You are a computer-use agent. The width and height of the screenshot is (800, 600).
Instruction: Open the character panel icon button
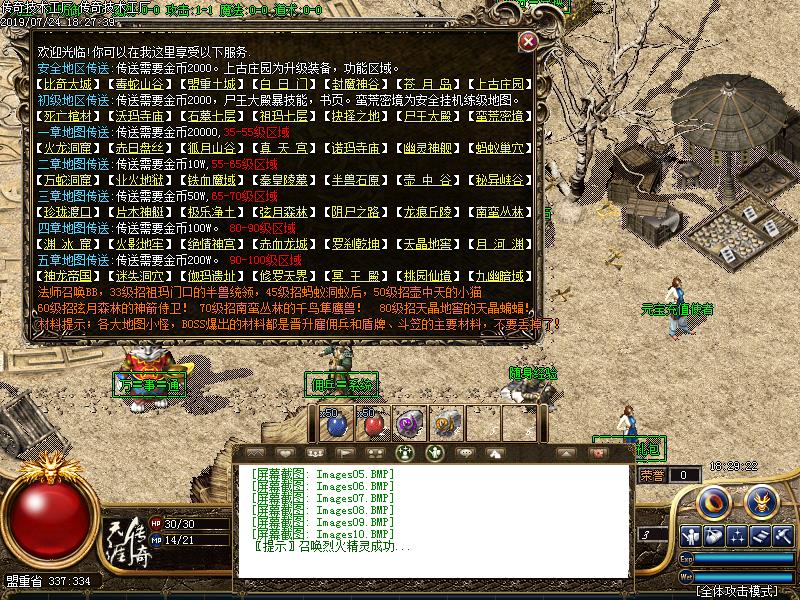pos(688,537)
